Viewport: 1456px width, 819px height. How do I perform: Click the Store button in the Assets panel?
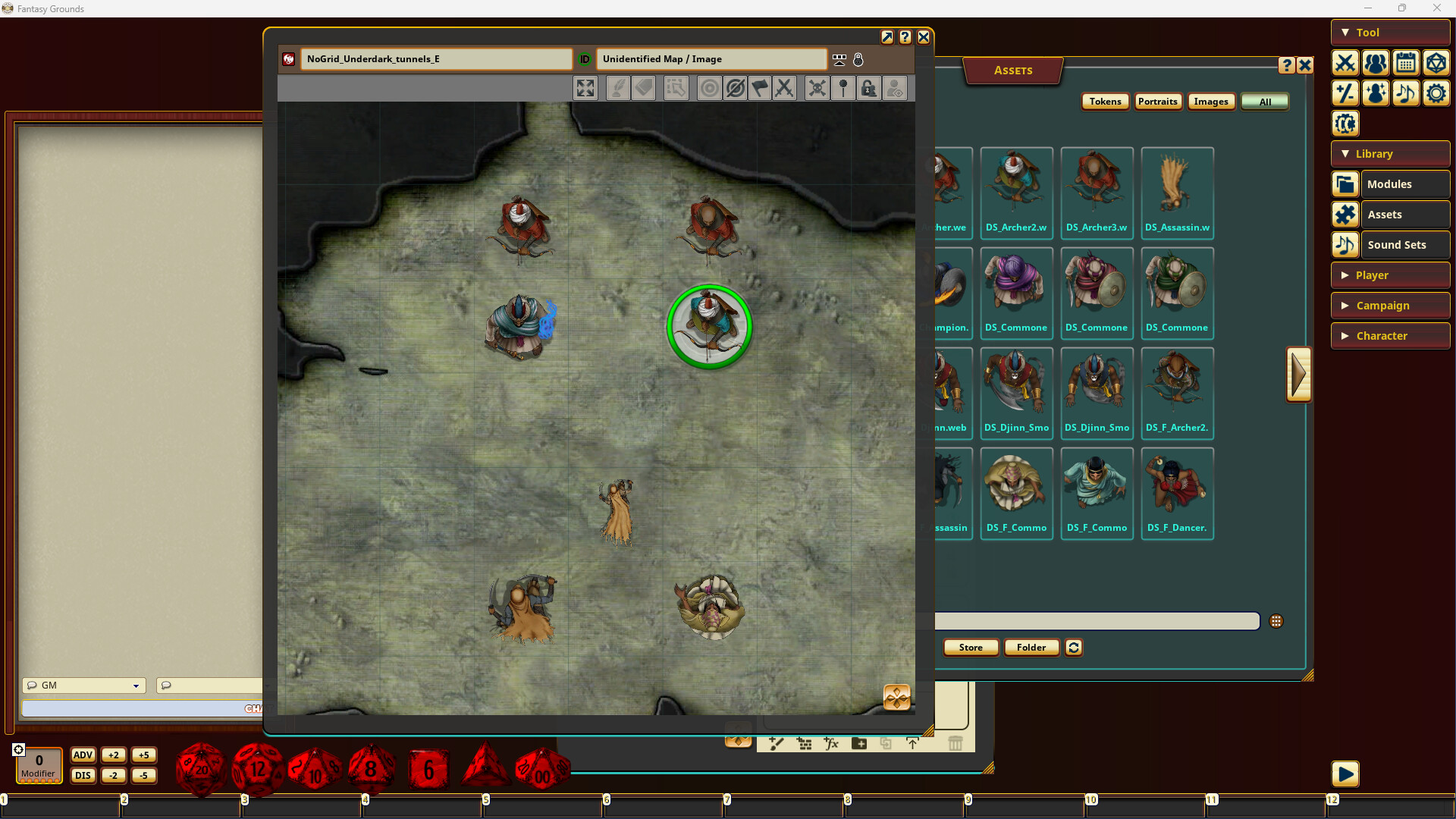click(971, 647)
